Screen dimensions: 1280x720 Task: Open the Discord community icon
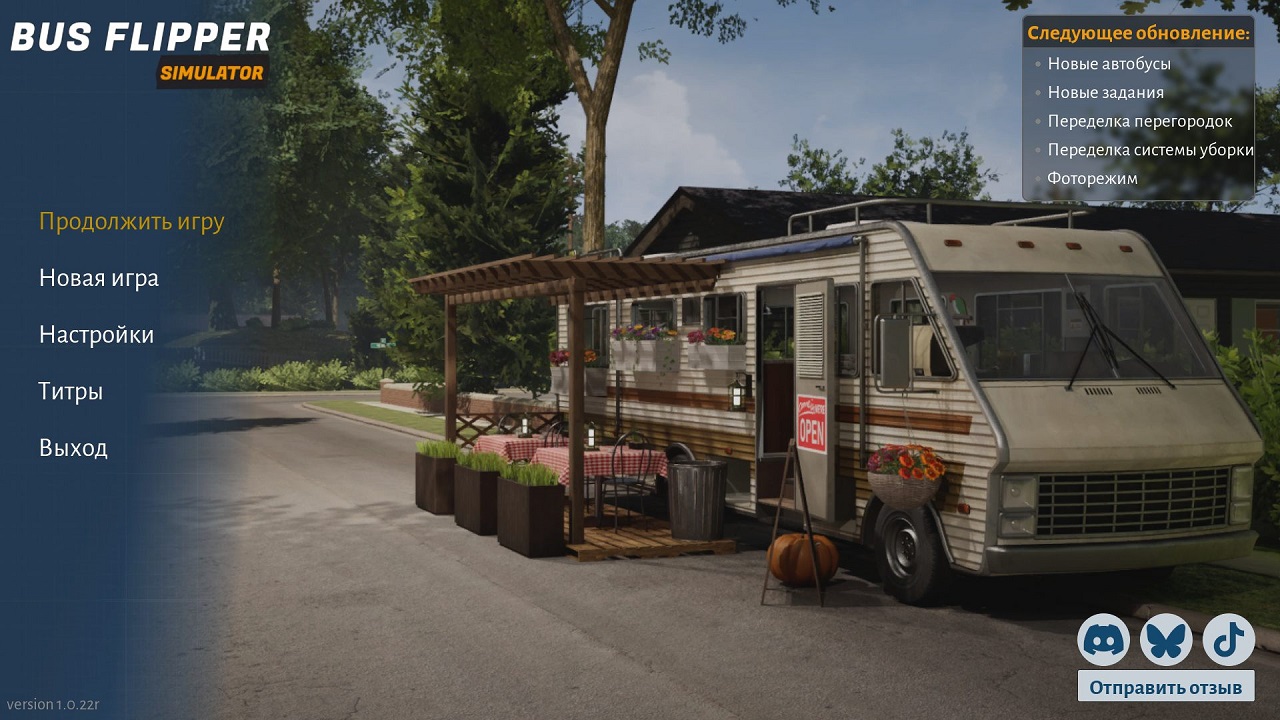coord(1103,641)
